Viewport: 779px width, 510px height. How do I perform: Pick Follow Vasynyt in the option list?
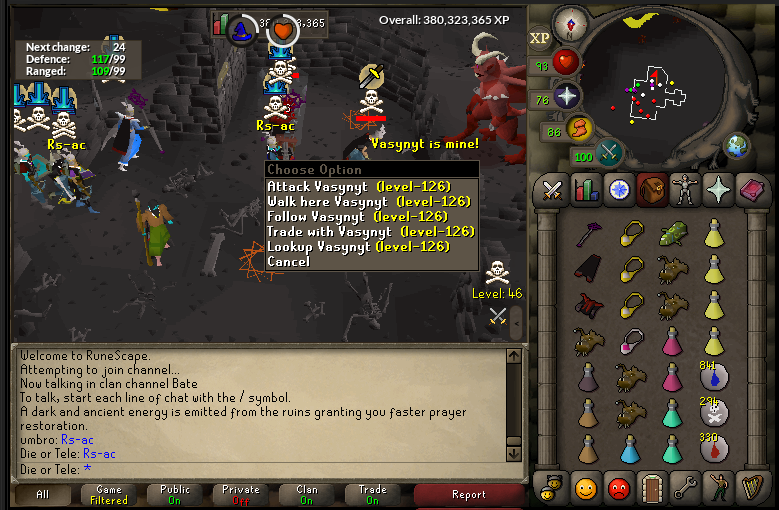(x=357, y=216)
